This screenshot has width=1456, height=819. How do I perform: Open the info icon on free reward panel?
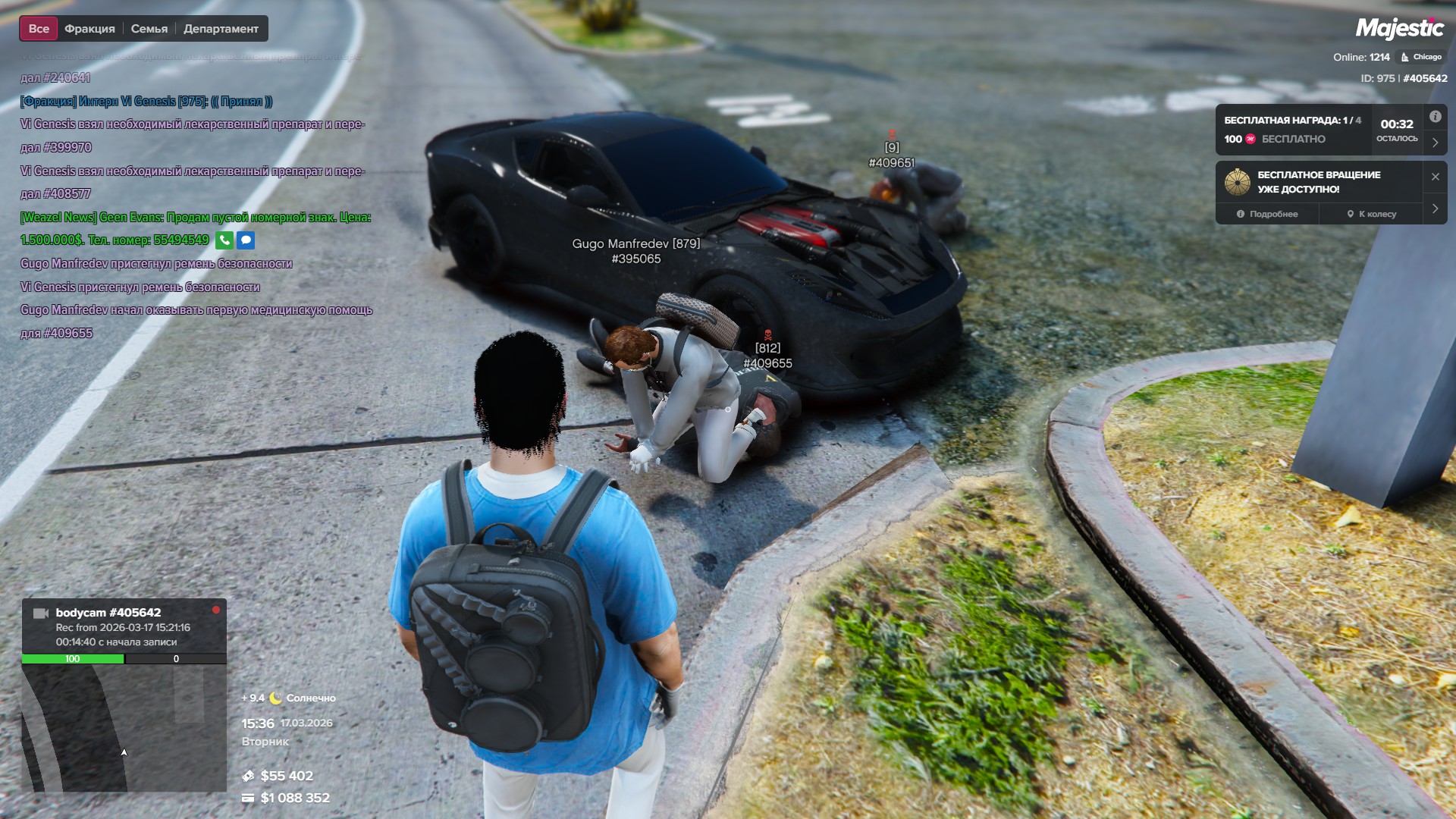coord(1435,117)
